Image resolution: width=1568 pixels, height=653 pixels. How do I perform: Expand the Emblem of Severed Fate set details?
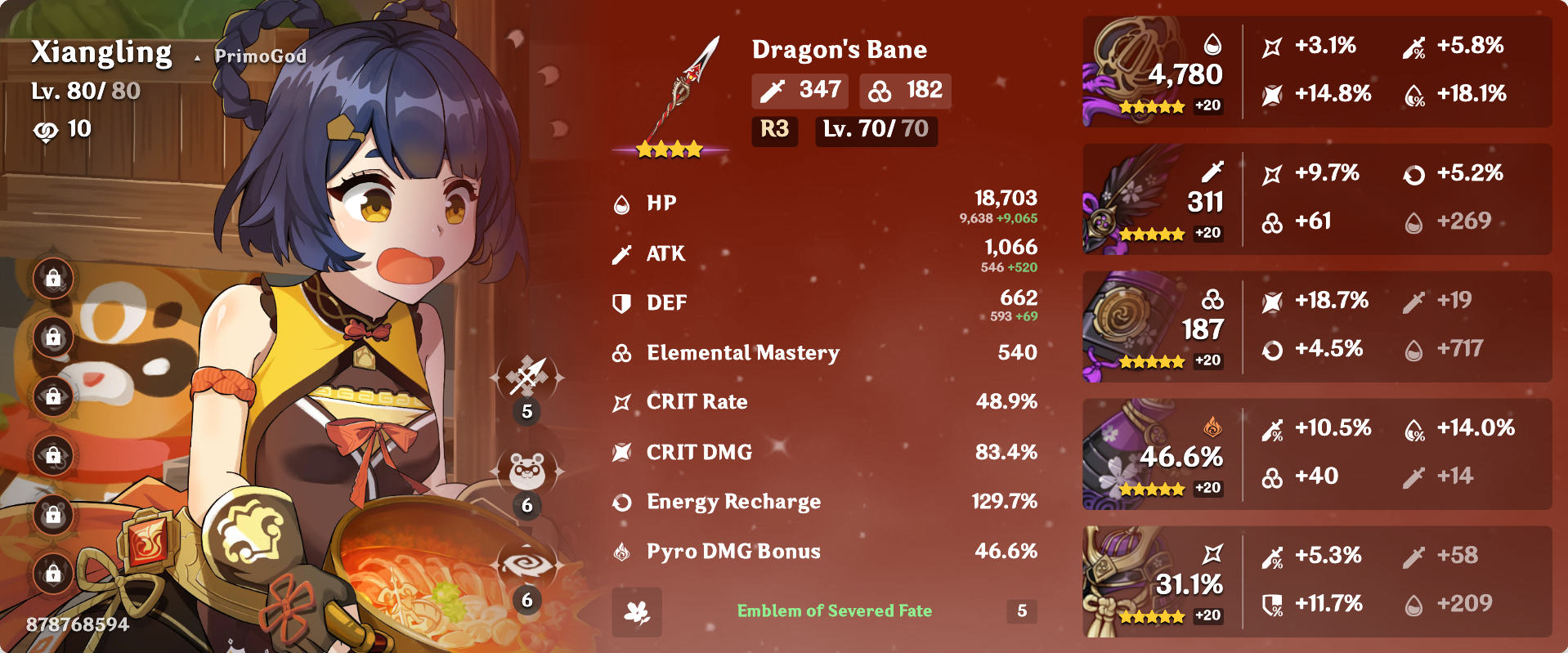point(835,611)
